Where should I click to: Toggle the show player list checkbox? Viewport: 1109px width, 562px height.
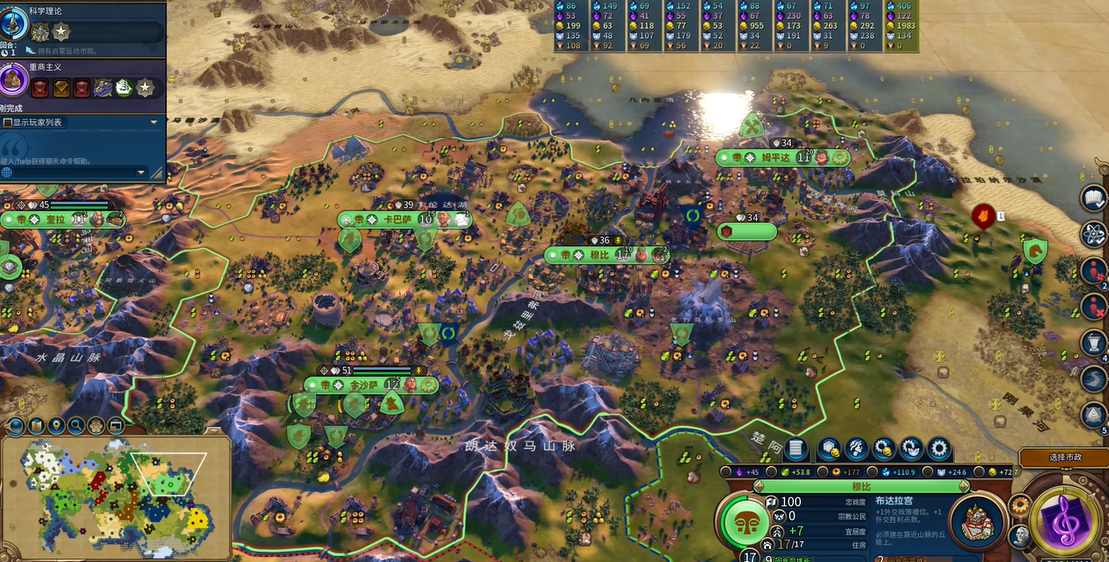[8, 122]
